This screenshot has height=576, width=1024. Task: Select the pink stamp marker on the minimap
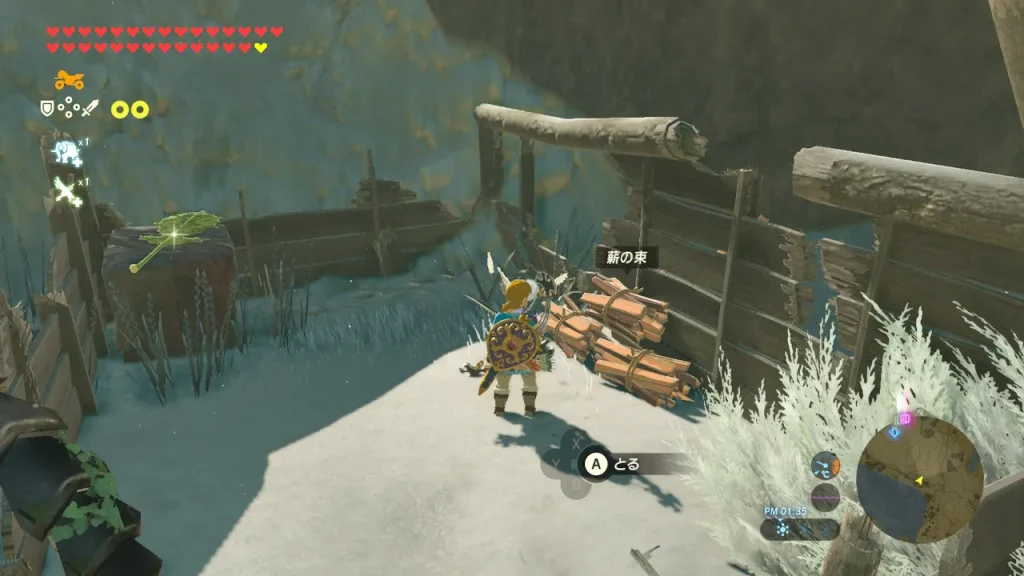[905, 418]
